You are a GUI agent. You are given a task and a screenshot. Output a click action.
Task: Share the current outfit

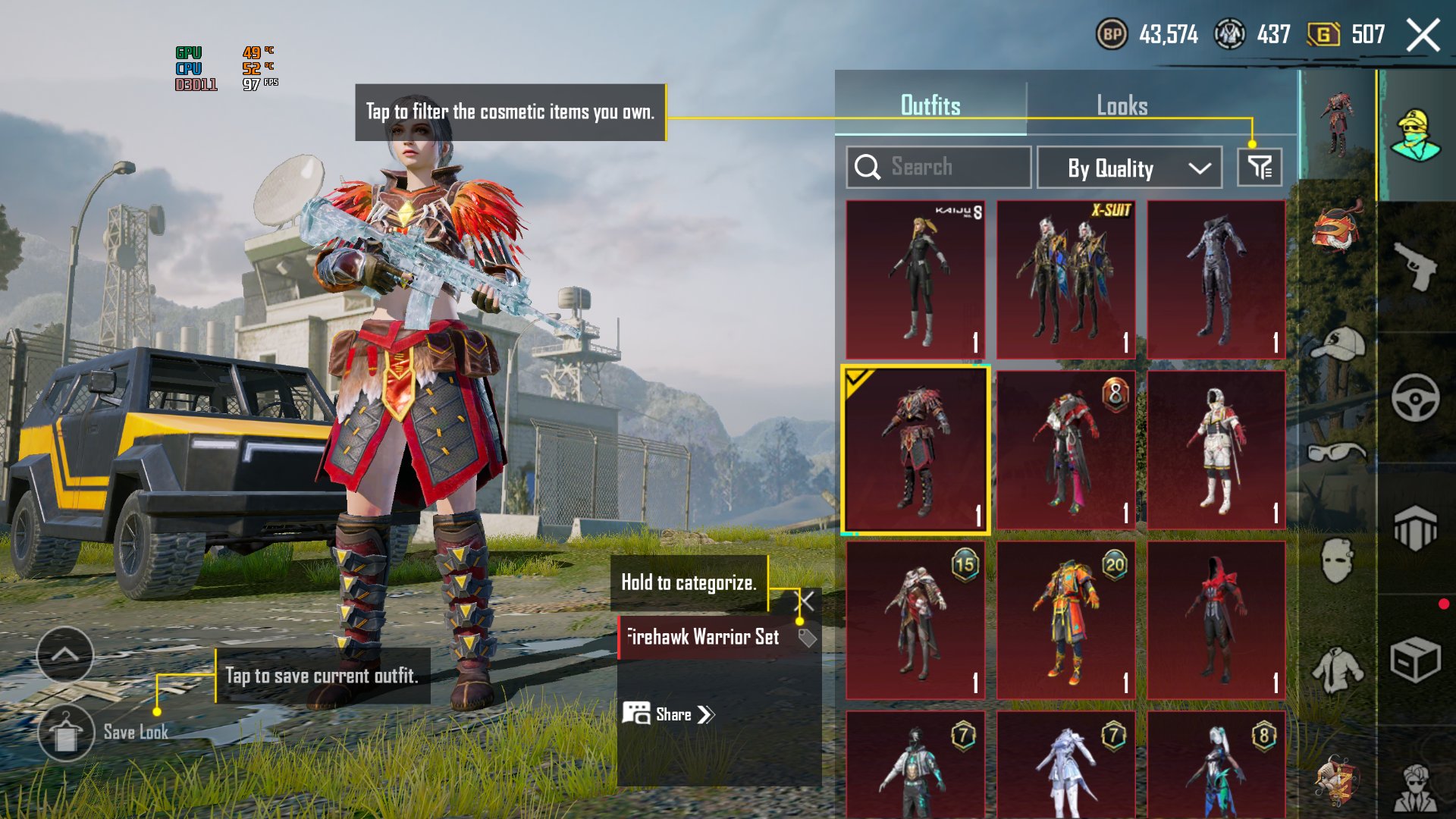pyautogui.click(x=669, y=714)
